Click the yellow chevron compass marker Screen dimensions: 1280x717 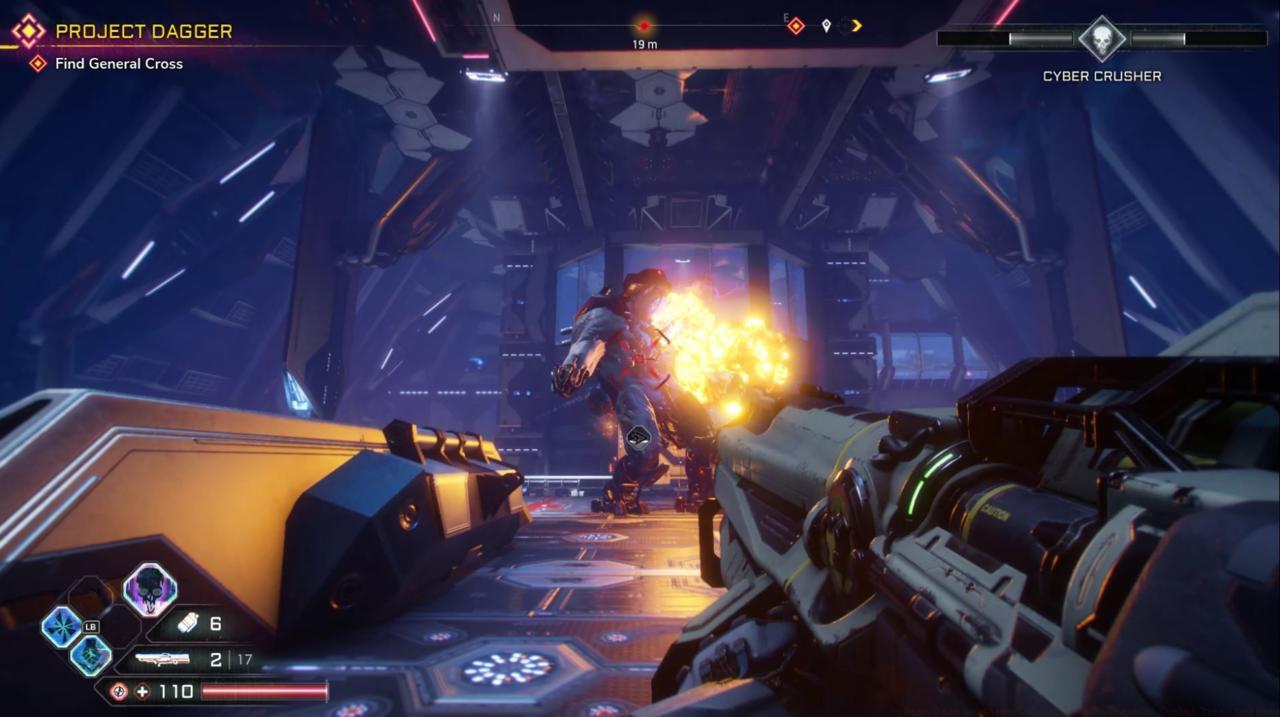[856, 26]
